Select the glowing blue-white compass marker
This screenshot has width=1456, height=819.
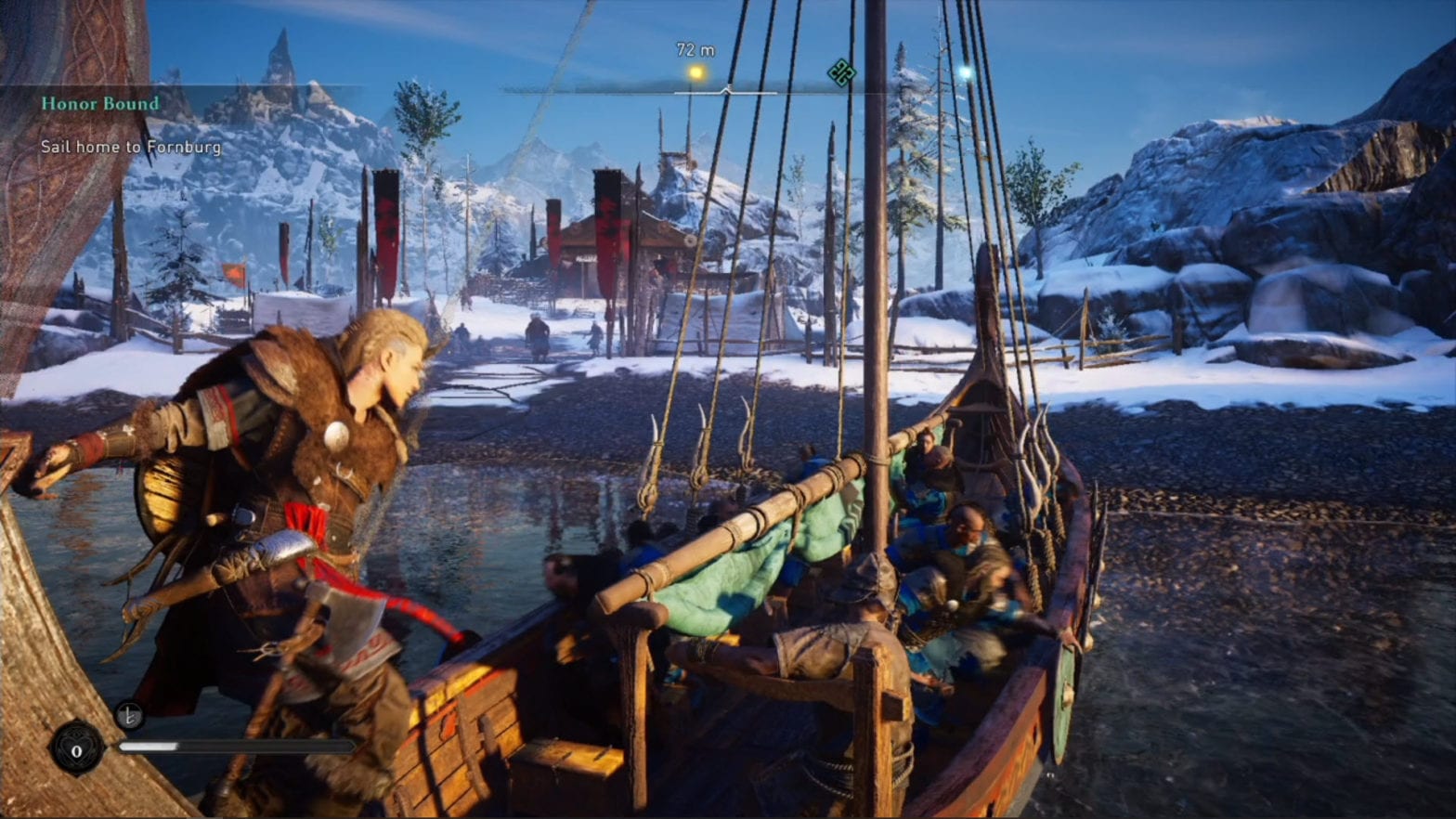click(965, 71)
